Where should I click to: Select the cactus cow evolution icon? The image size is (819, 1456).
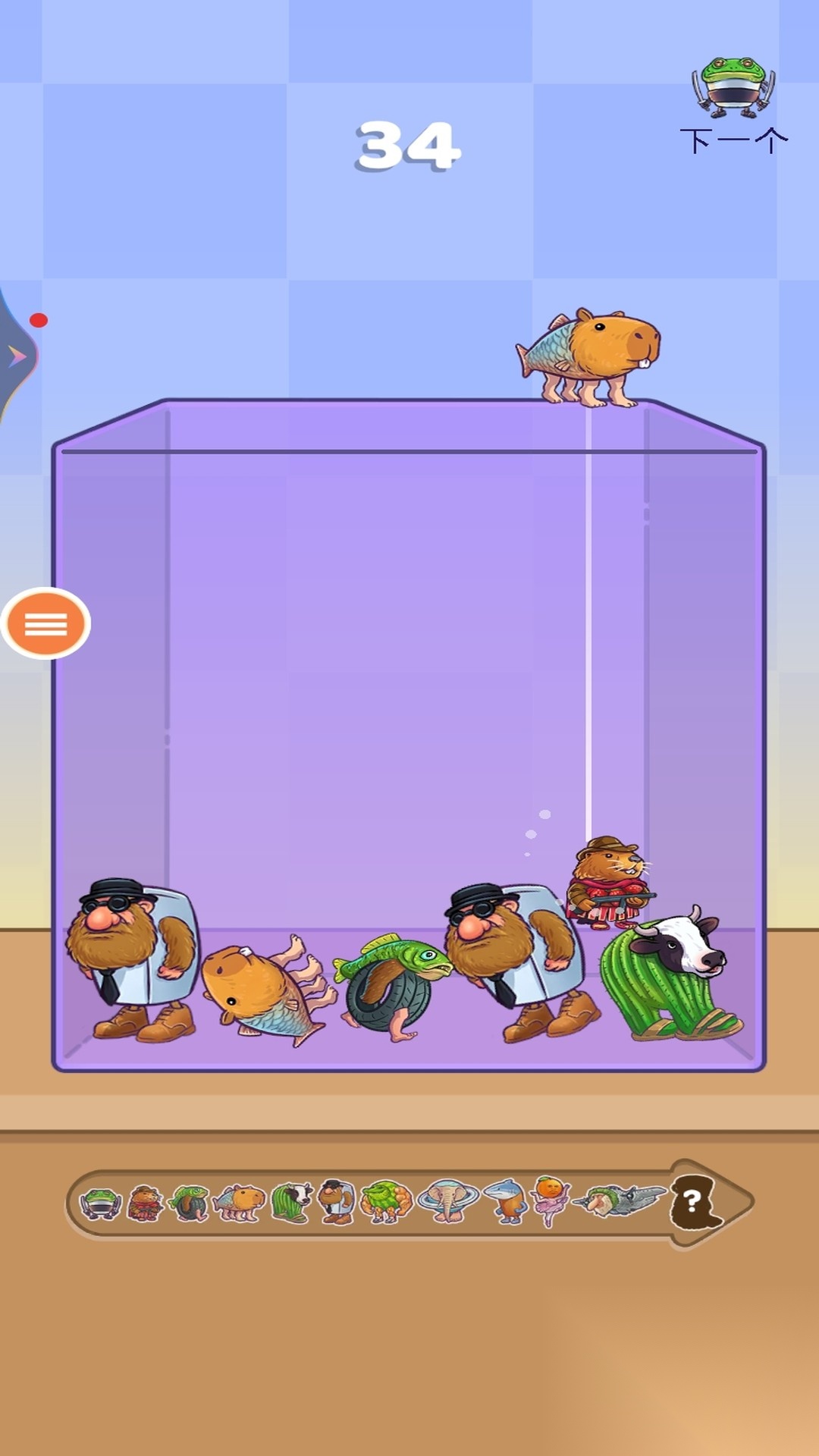point(291,1203)
